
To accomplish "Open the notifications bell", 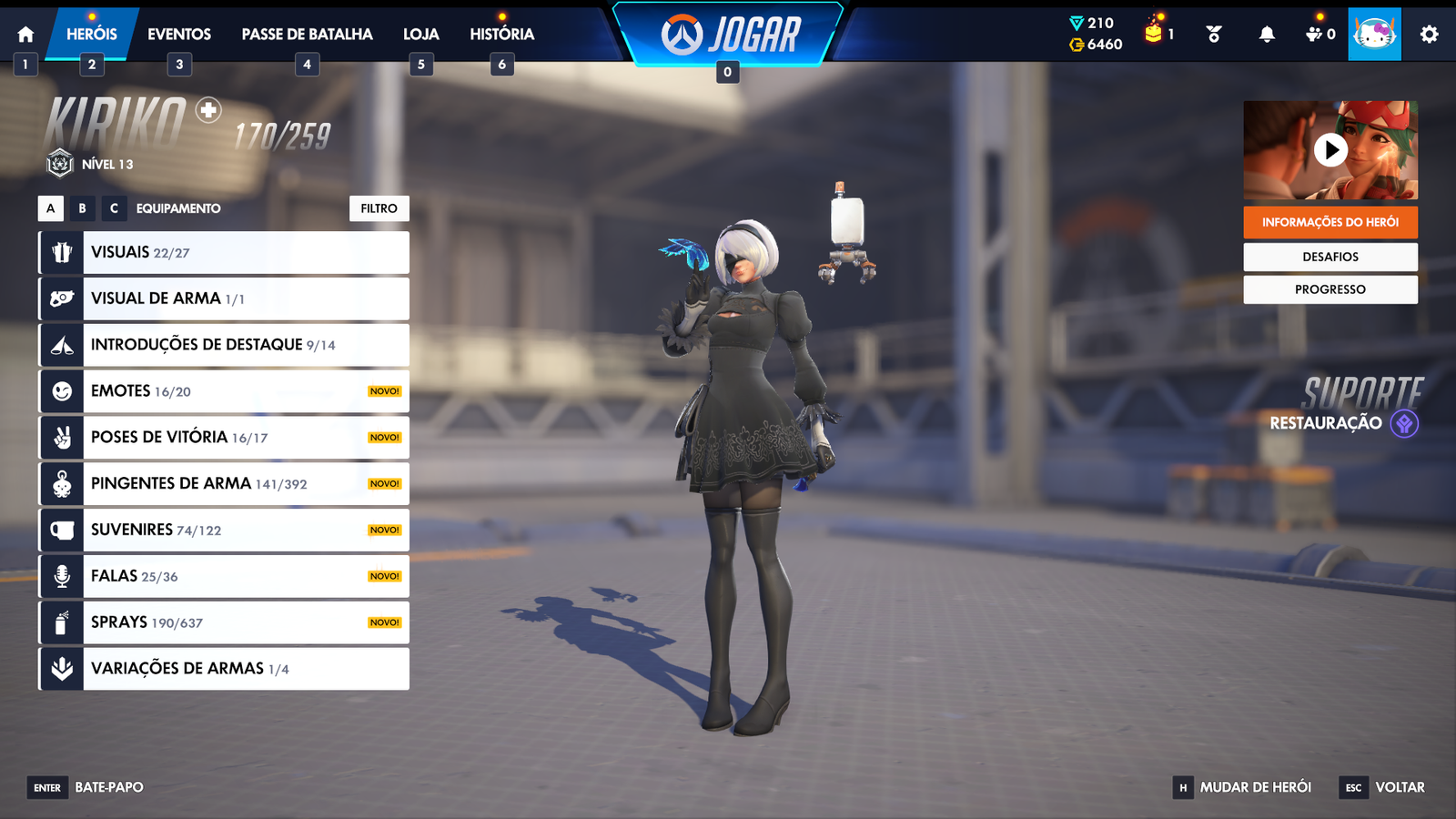I will (1268, 33).
